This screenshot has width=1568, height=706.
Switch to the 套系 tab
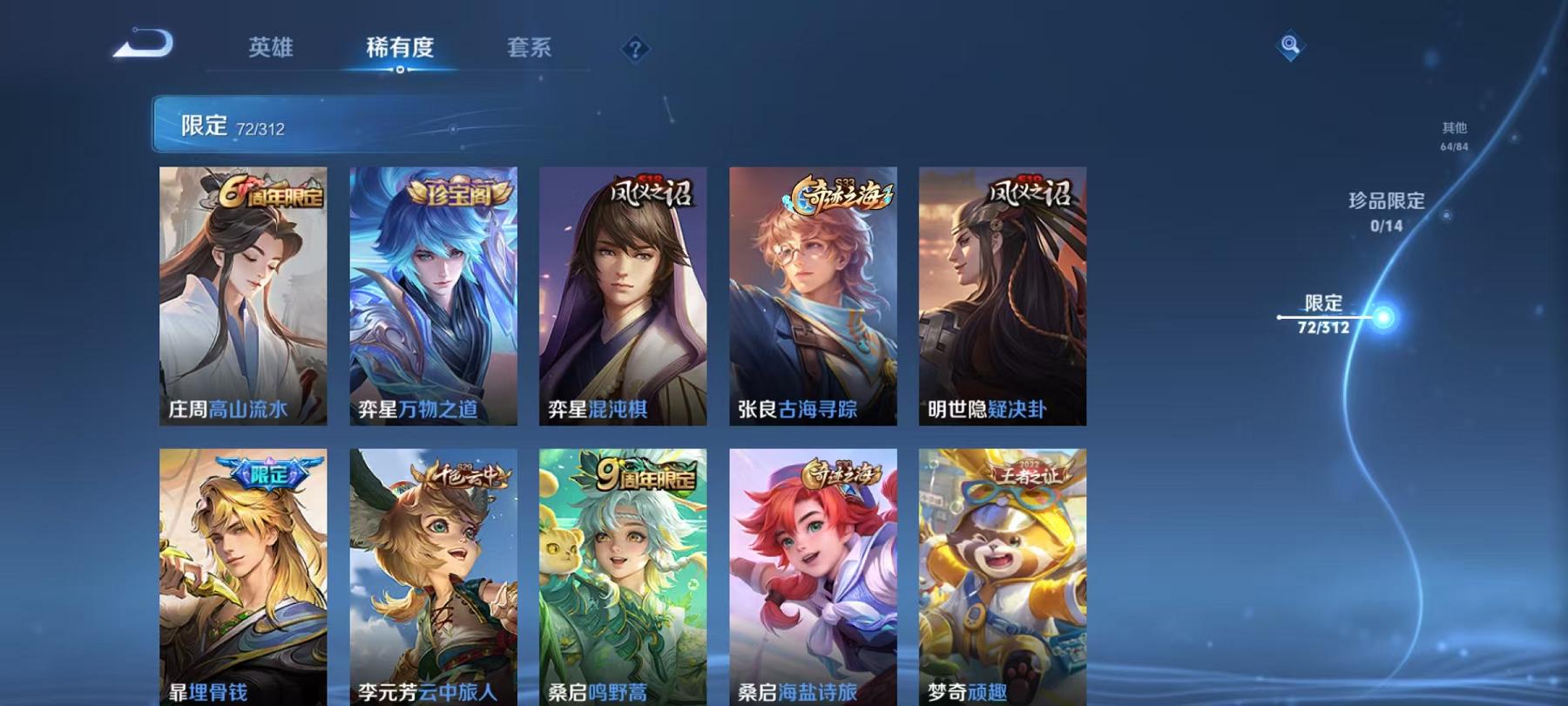click(x=530, y=48)
